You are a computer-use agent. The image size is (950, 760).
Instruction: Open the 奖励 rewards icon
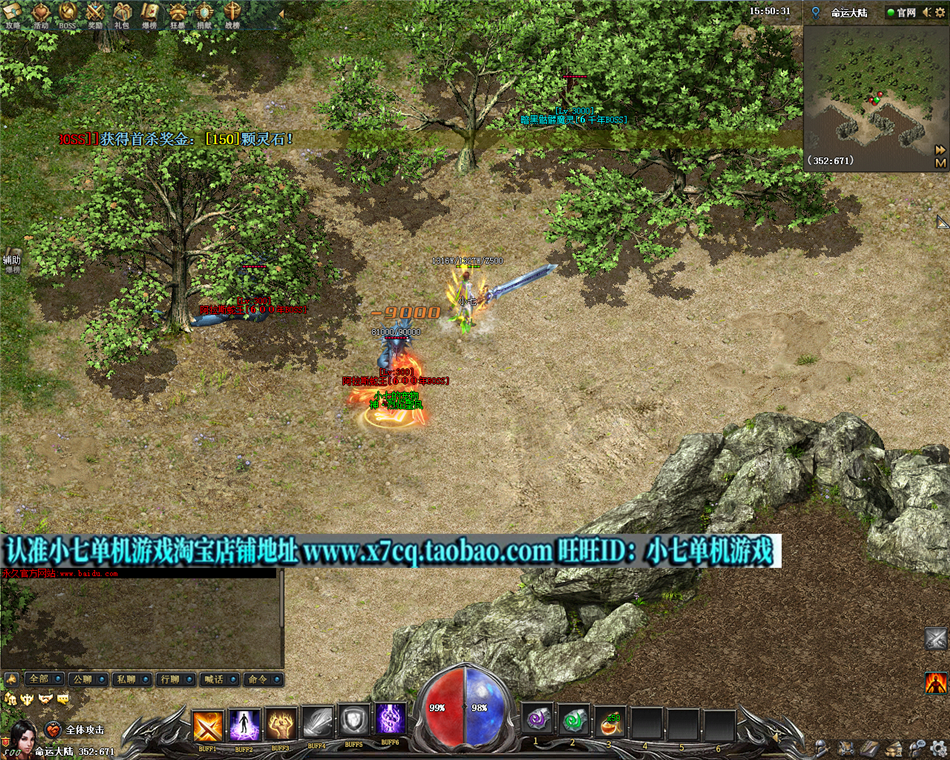pyautogui.click(x=95, y=13)
